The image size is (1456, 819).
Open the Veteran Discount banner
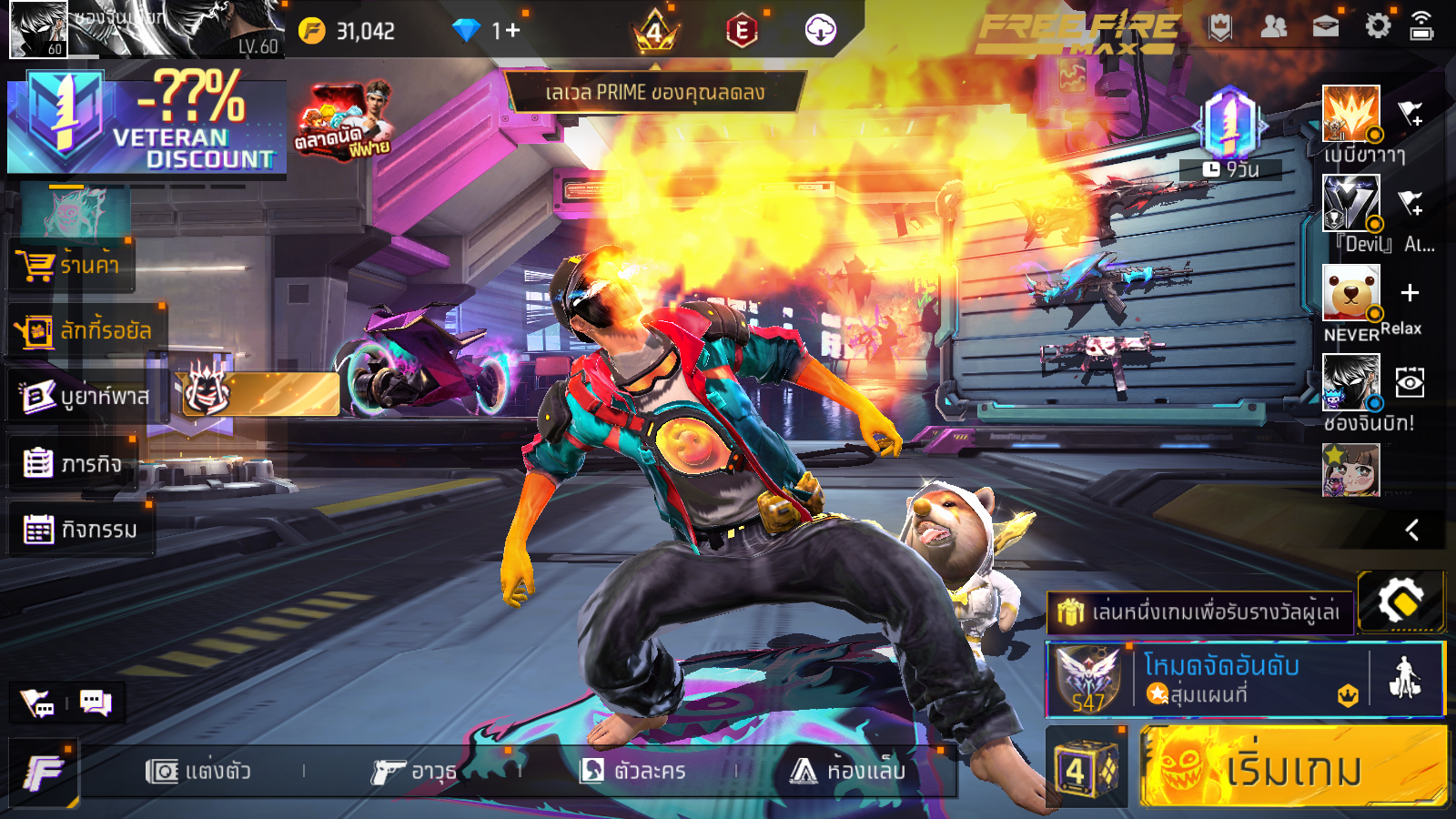pyautogui.click(x=147, y=125)
